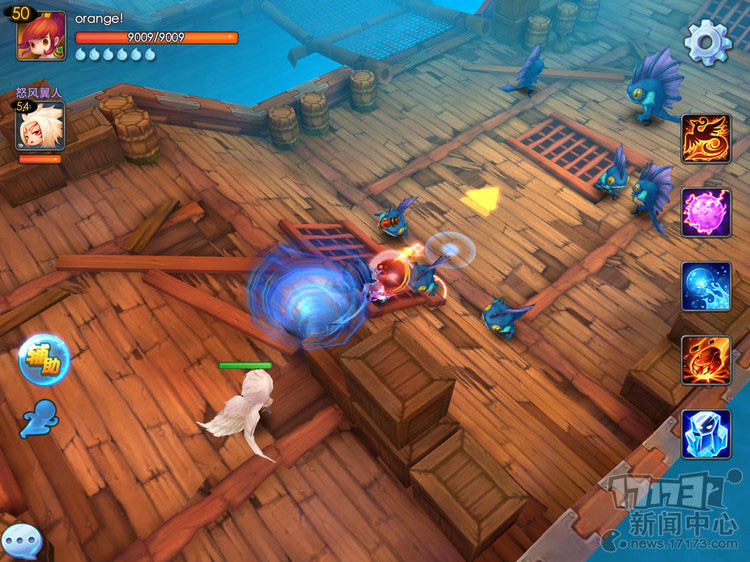Open the chat speech bubble
Screen dimensions: 750x562
[x=21, y=541]
